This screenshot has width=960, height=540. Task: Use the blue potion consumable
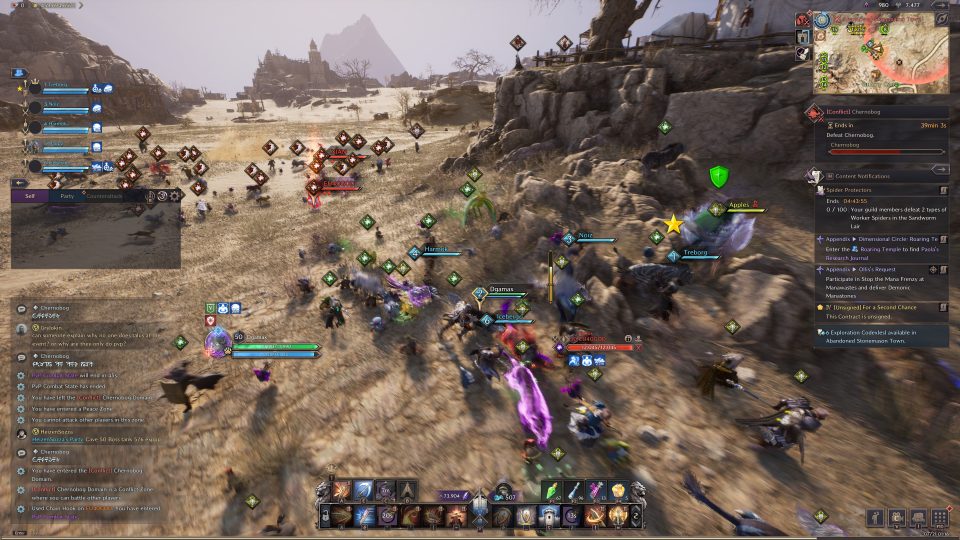[576, 490]
